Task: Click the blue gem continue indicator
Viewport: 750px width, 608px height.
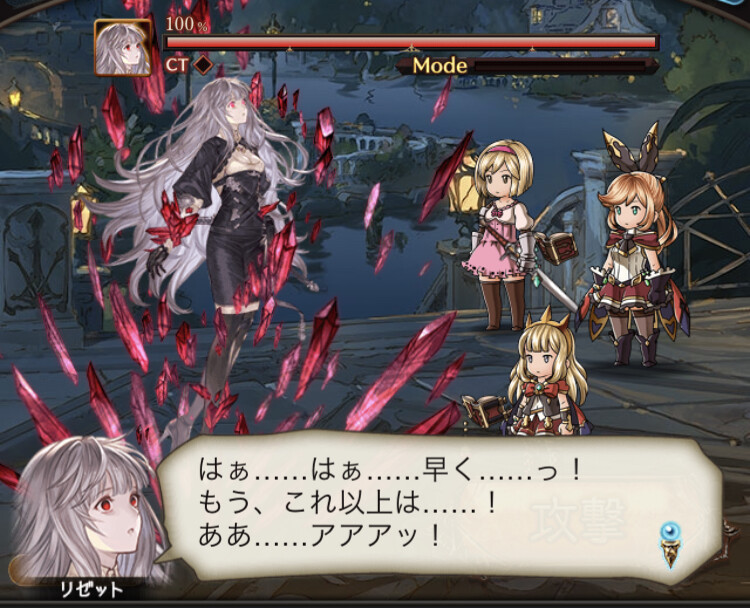Action: click(670, 541)
